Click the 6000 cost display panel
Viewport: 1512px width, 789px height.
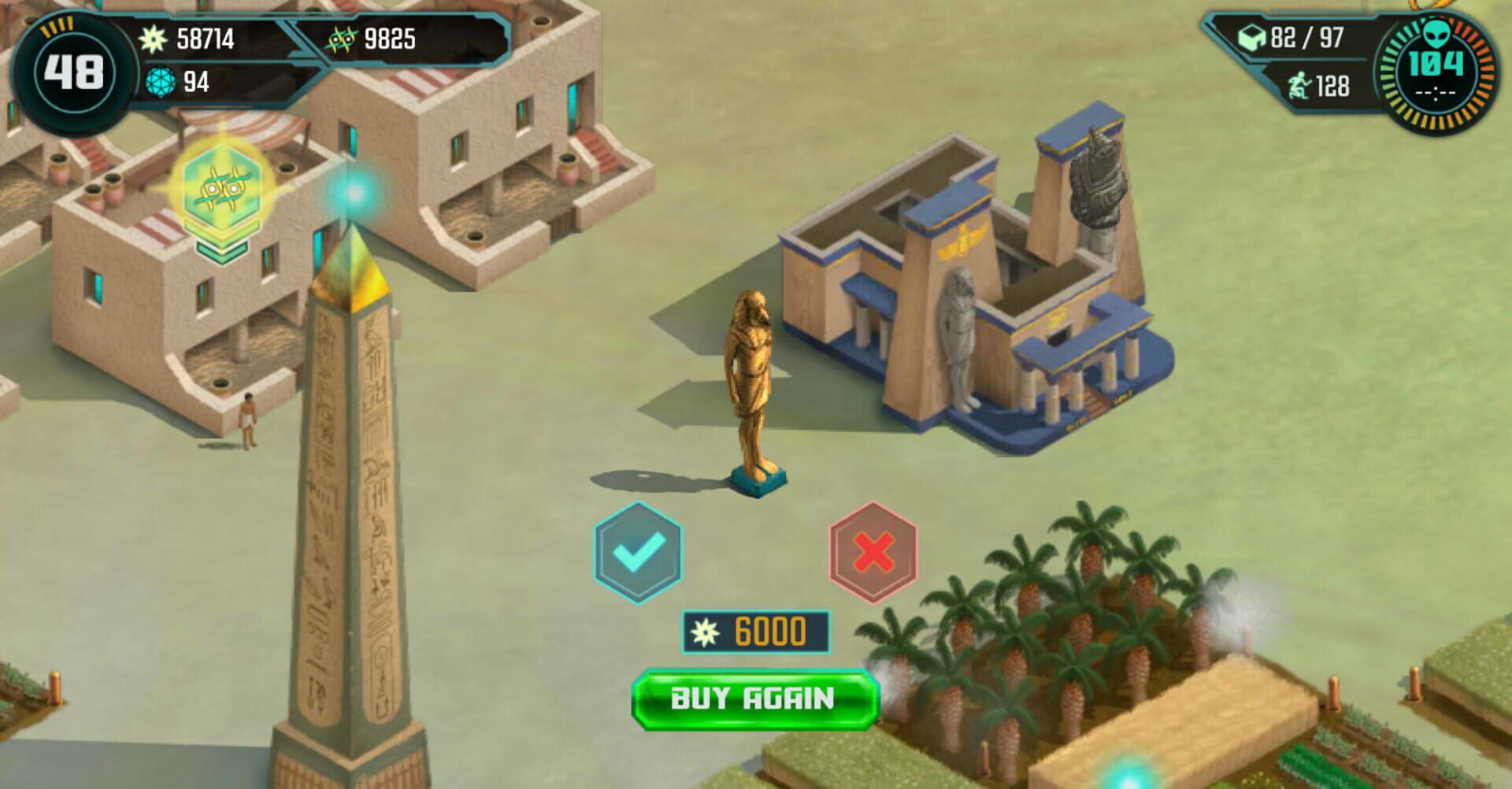coord(758,632)
